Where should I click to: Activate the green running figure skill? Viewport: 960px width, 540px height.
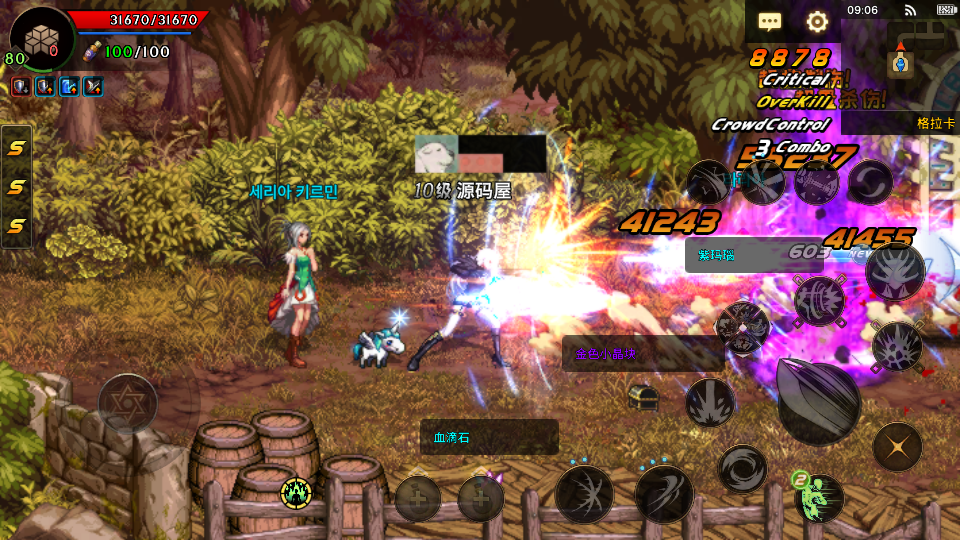coord(820,497)
